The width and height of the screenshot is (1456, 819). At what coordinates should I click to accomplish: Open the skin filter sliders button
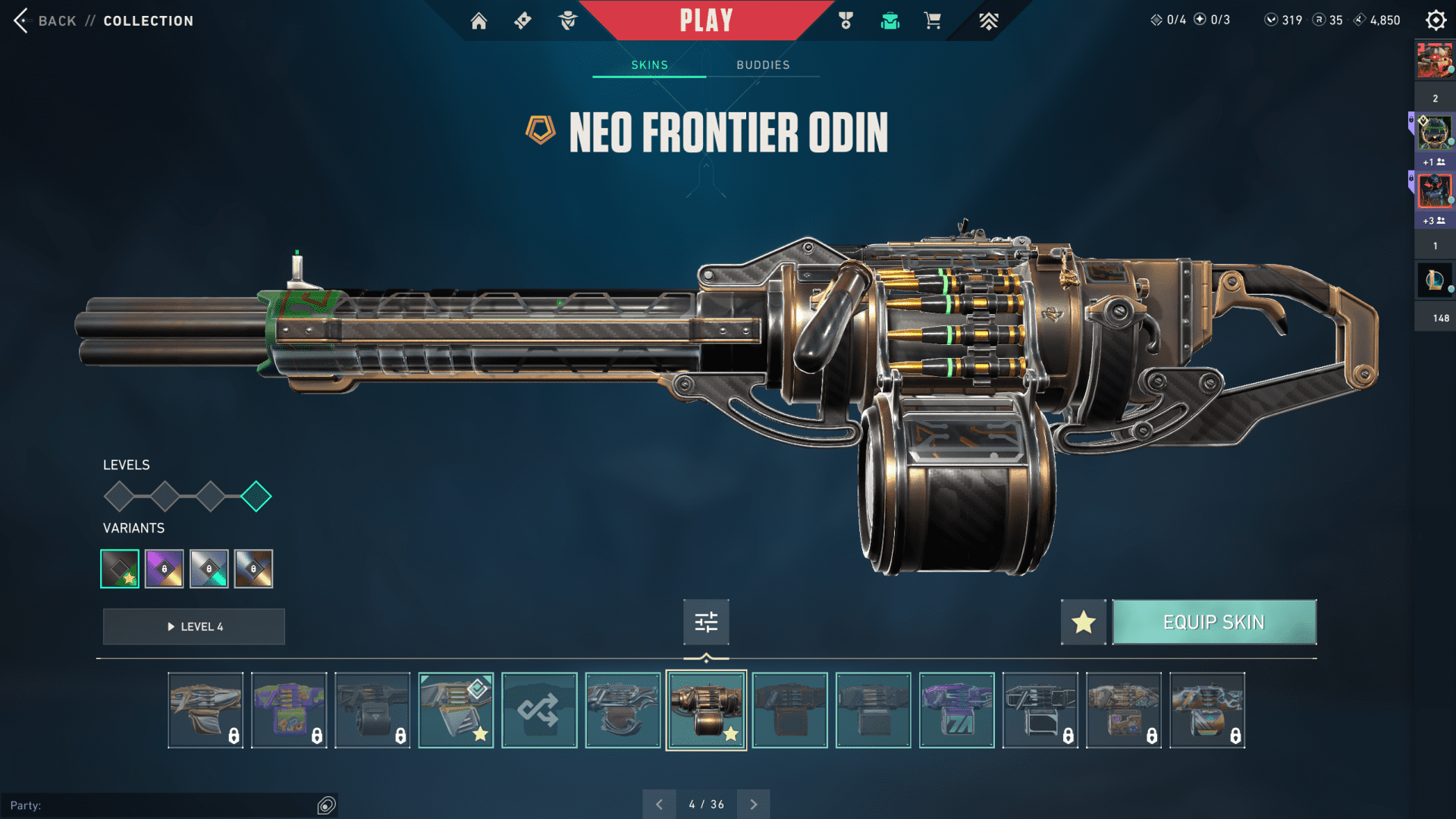706,623
